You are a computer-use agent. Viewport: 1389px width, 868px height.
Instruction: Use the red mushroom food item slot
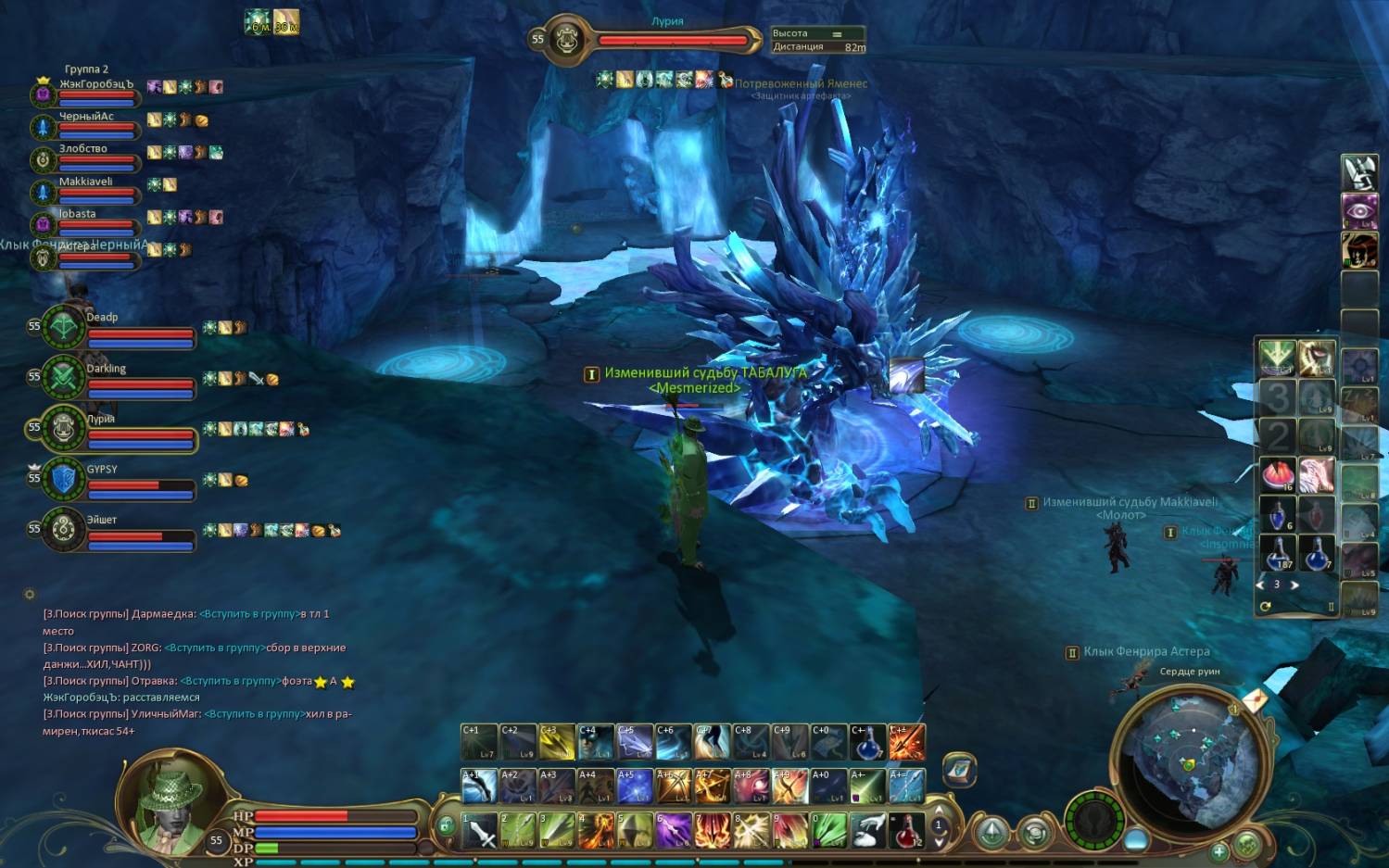(x=1277, y=474)
